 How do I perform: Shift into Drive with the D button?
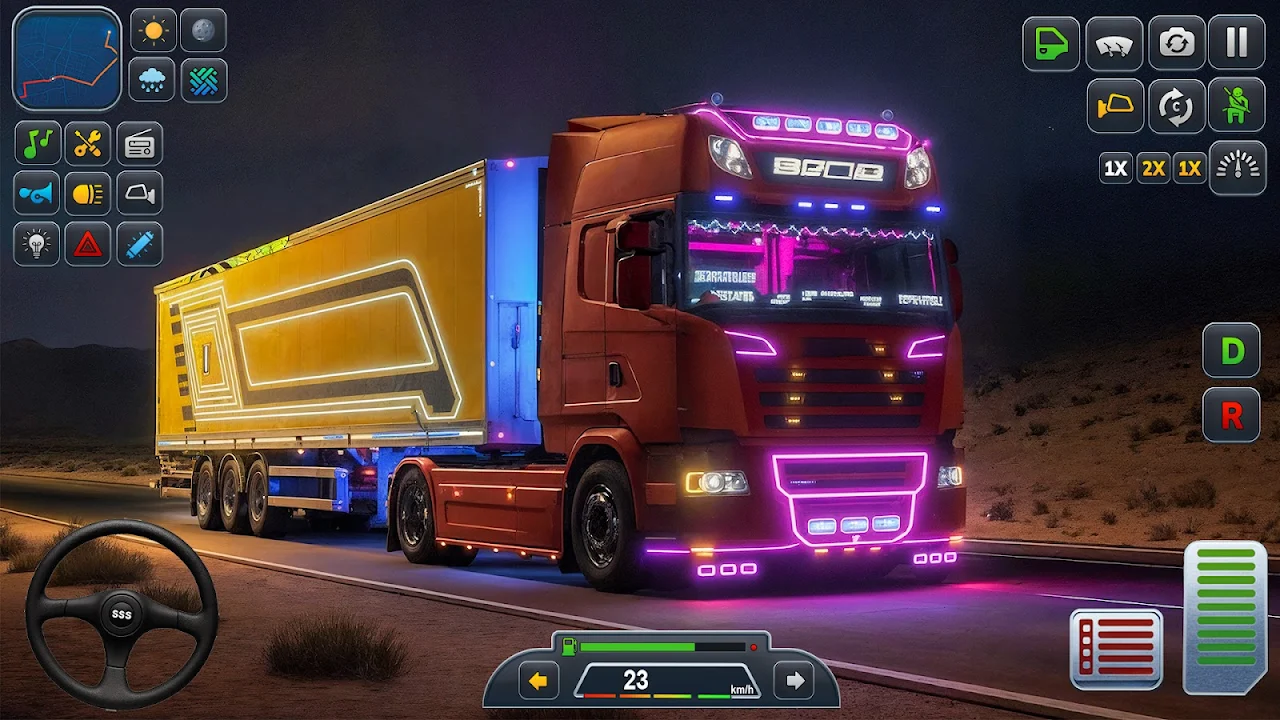pos(1231,351)
